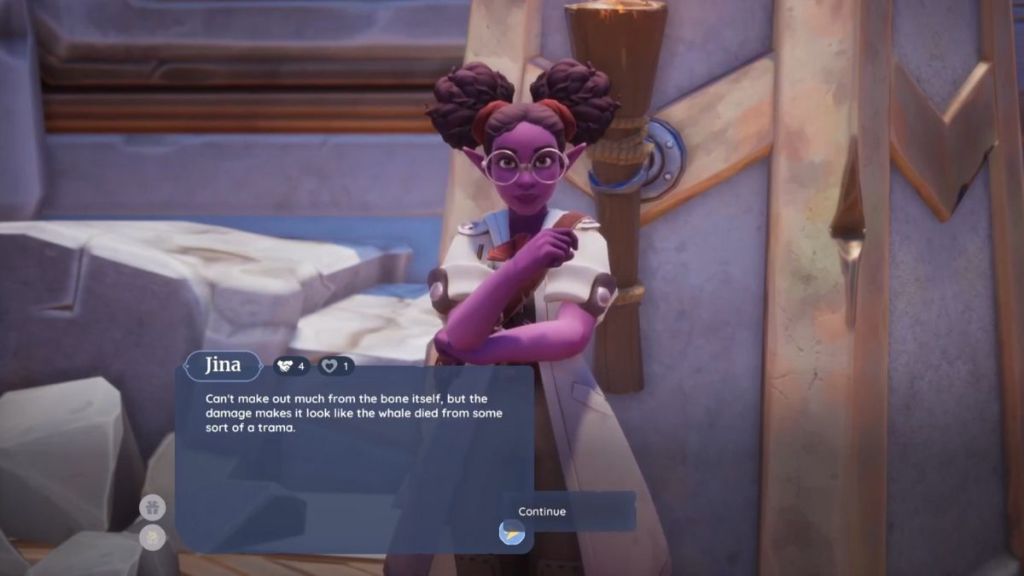Select the round icon below the gift button
The image size is (1024, 576).
(152, 538)
